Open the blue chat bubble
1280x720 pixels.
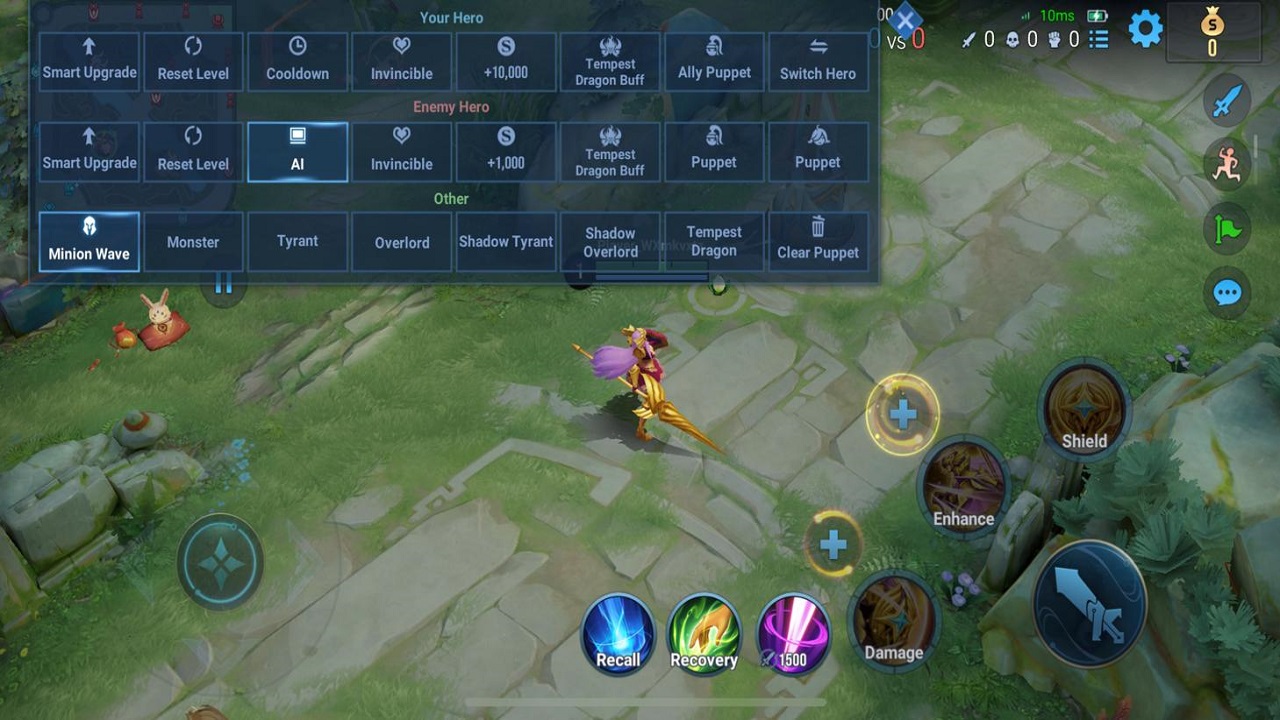pos(1227,293)
